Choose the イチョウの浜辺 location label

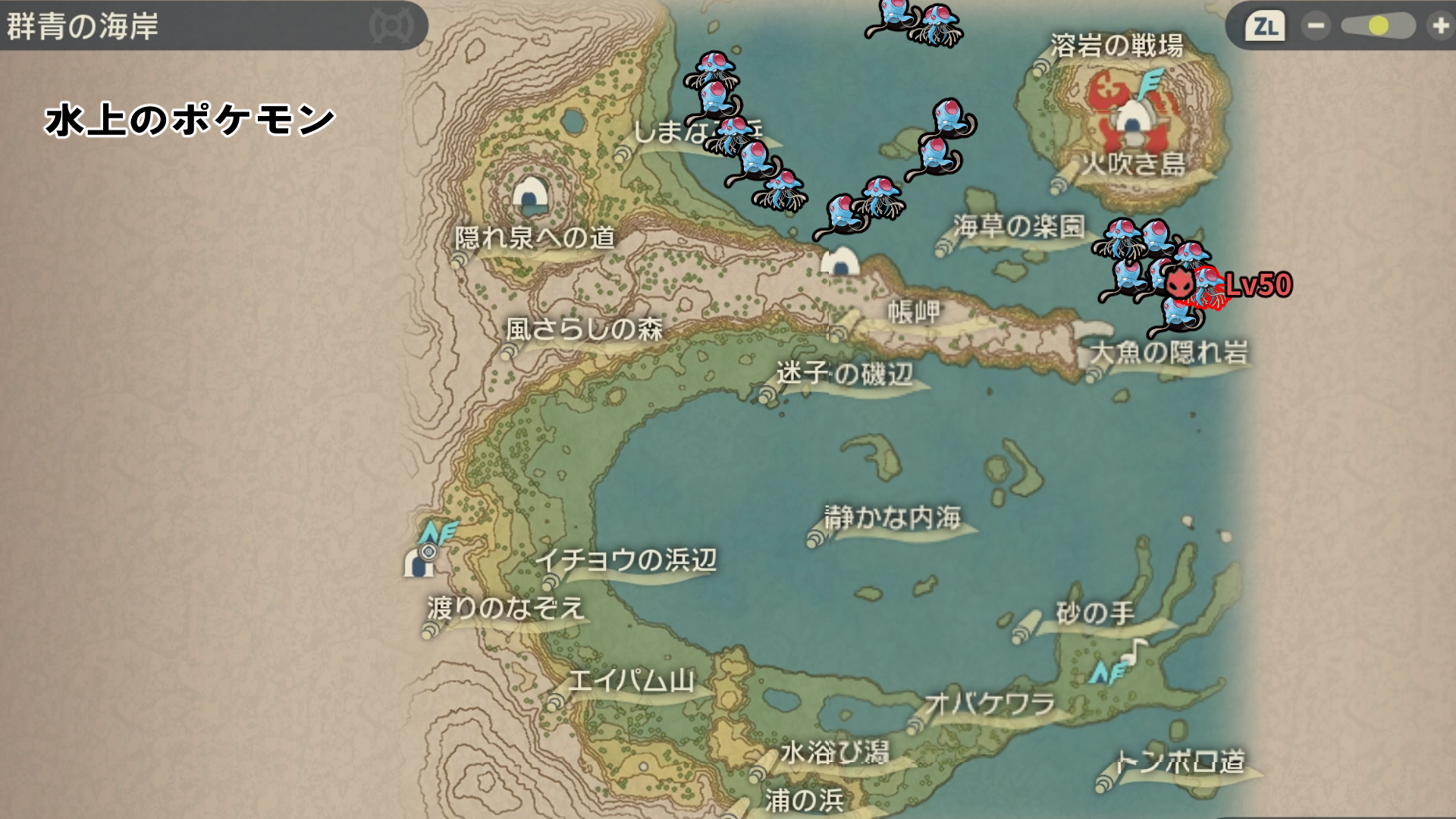coord(626,560)
